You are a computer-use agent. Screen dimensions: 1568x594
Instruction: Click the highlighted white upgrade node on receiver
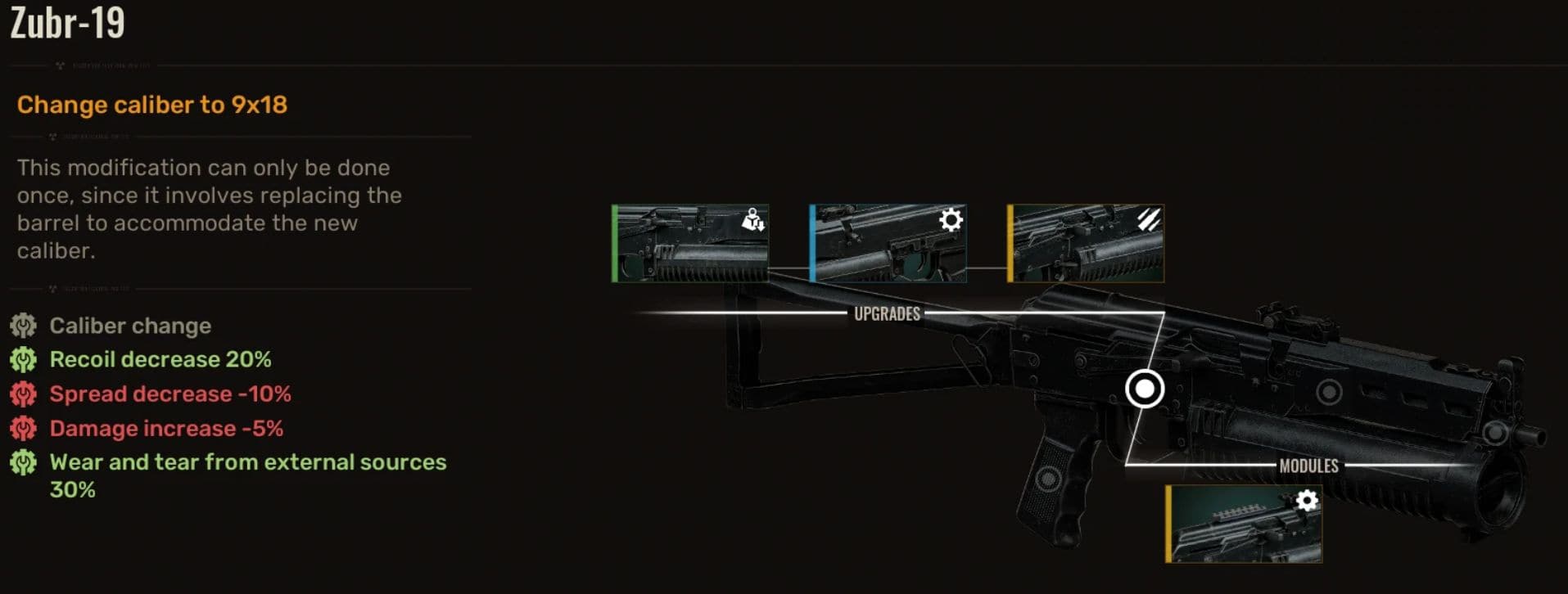pyautogui.click(x=1145, y=389)
